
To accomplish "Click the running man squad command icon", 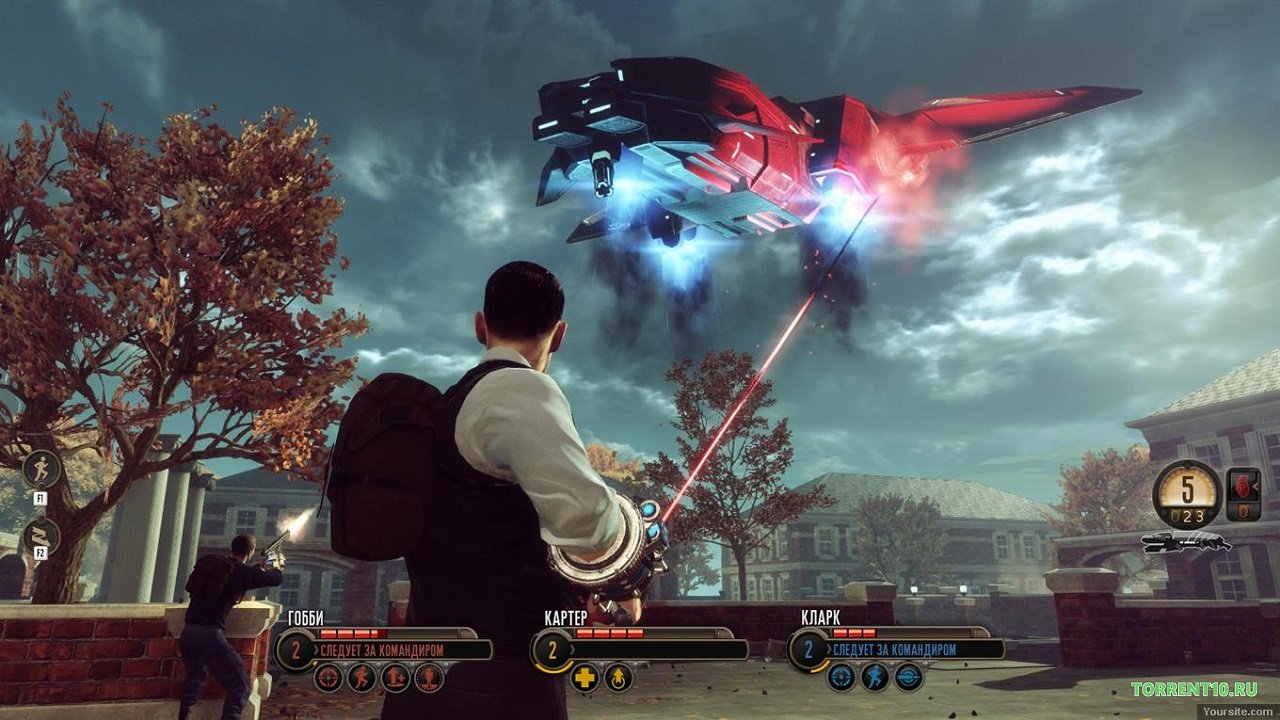I will (x=42, y=469).
